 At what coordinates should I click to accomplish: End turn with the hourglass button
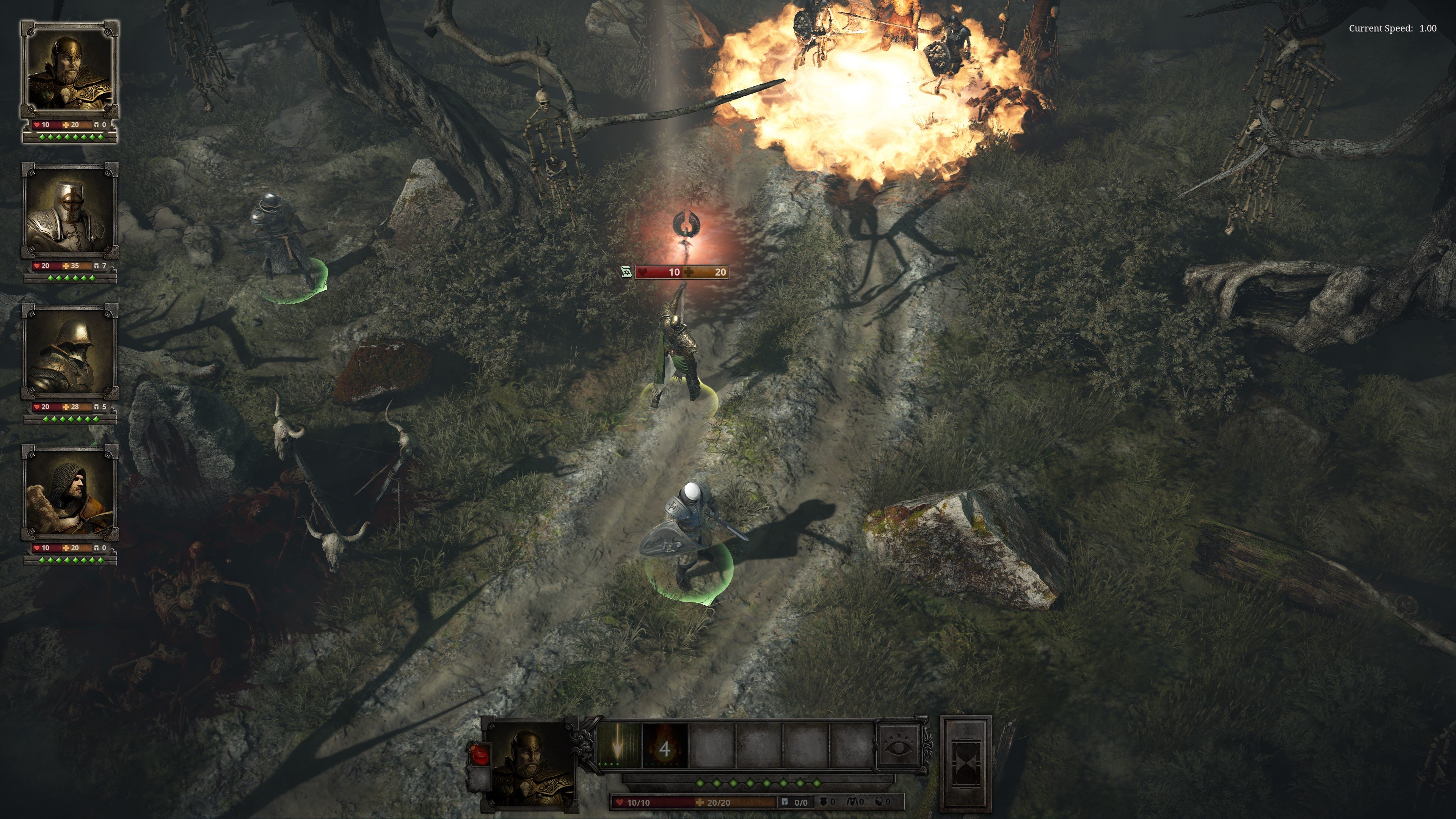tap(965, 763)
